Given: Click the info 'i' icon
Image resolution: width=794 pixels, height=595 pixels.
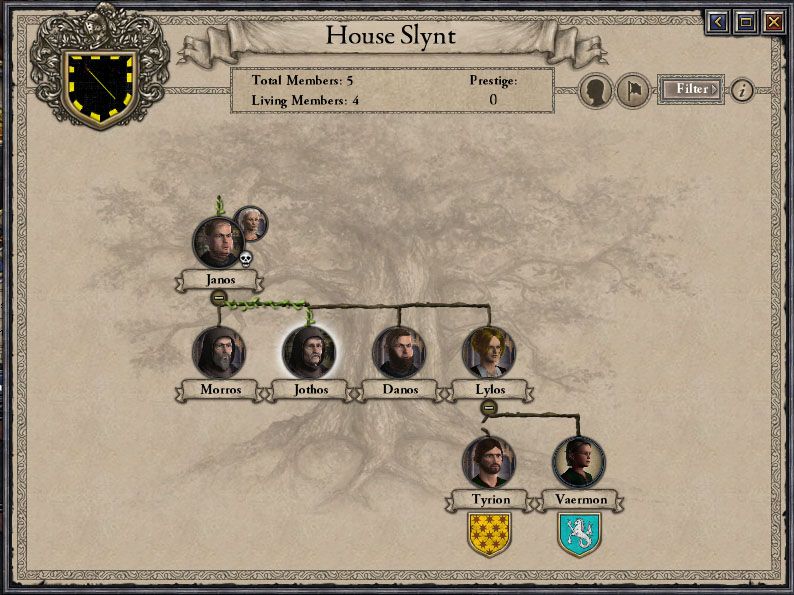Looking at the screenshot, I should (742, 90).
